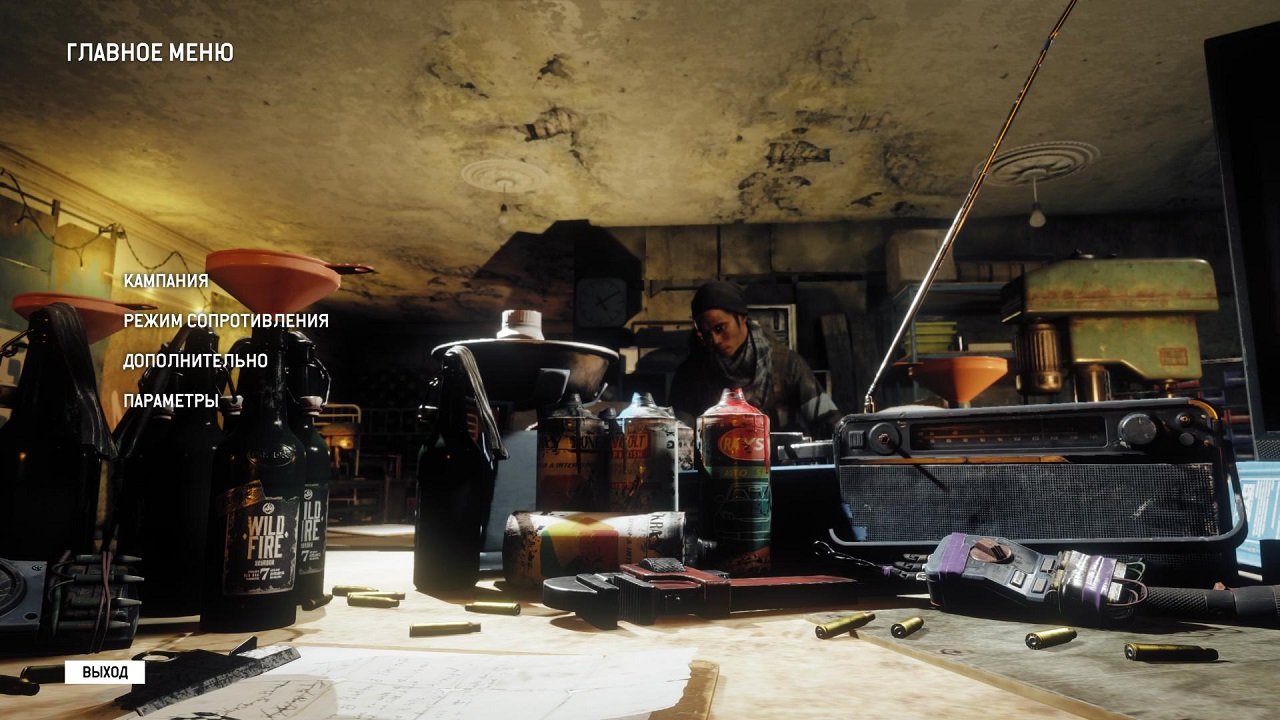Open the ПАРАМЕТРЫ settings
Image resolution: width=1280 pixels, height=720 pixels.
(x=172, y=403)
